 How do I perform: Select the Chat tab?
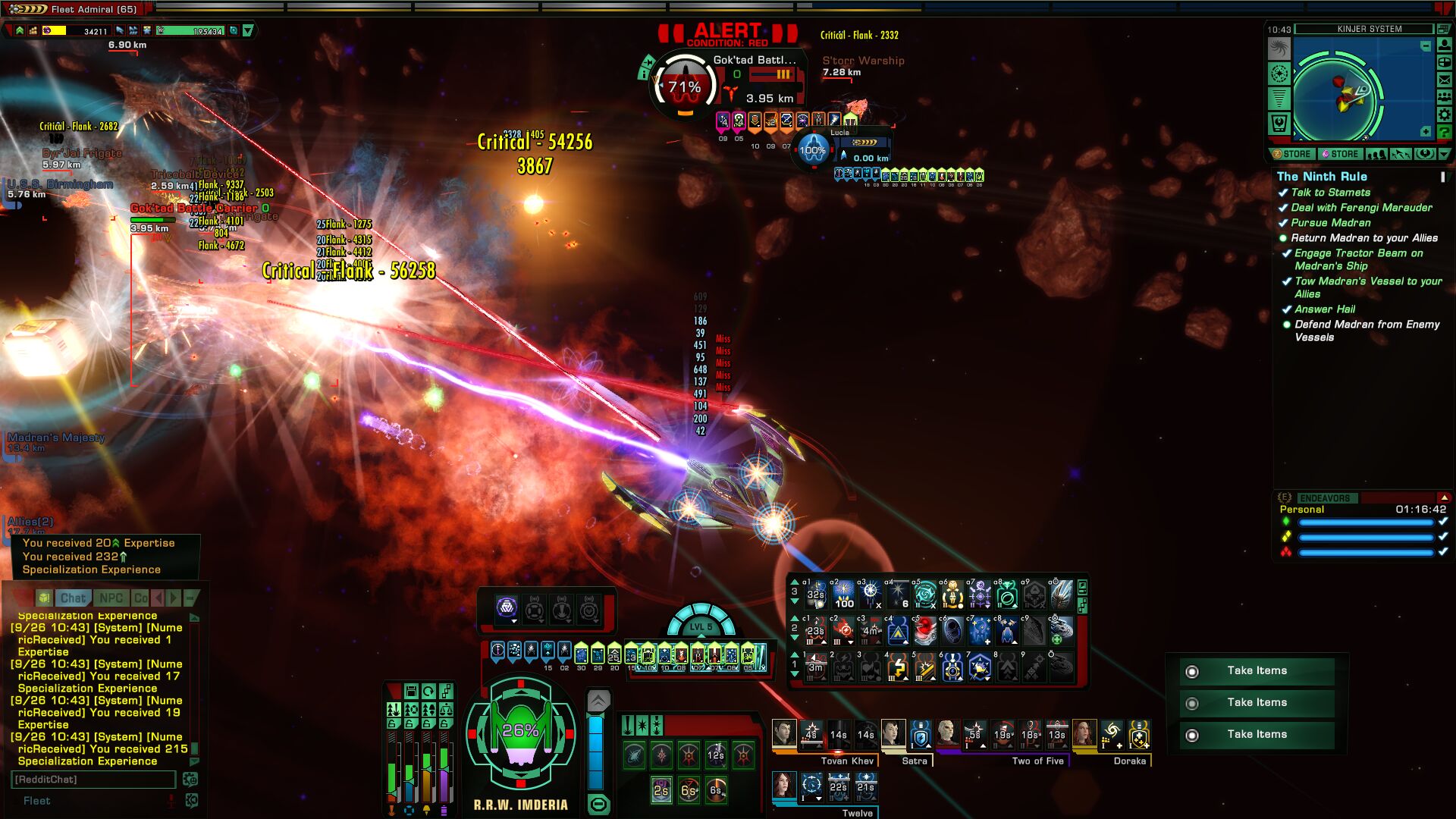pos(74,598)
